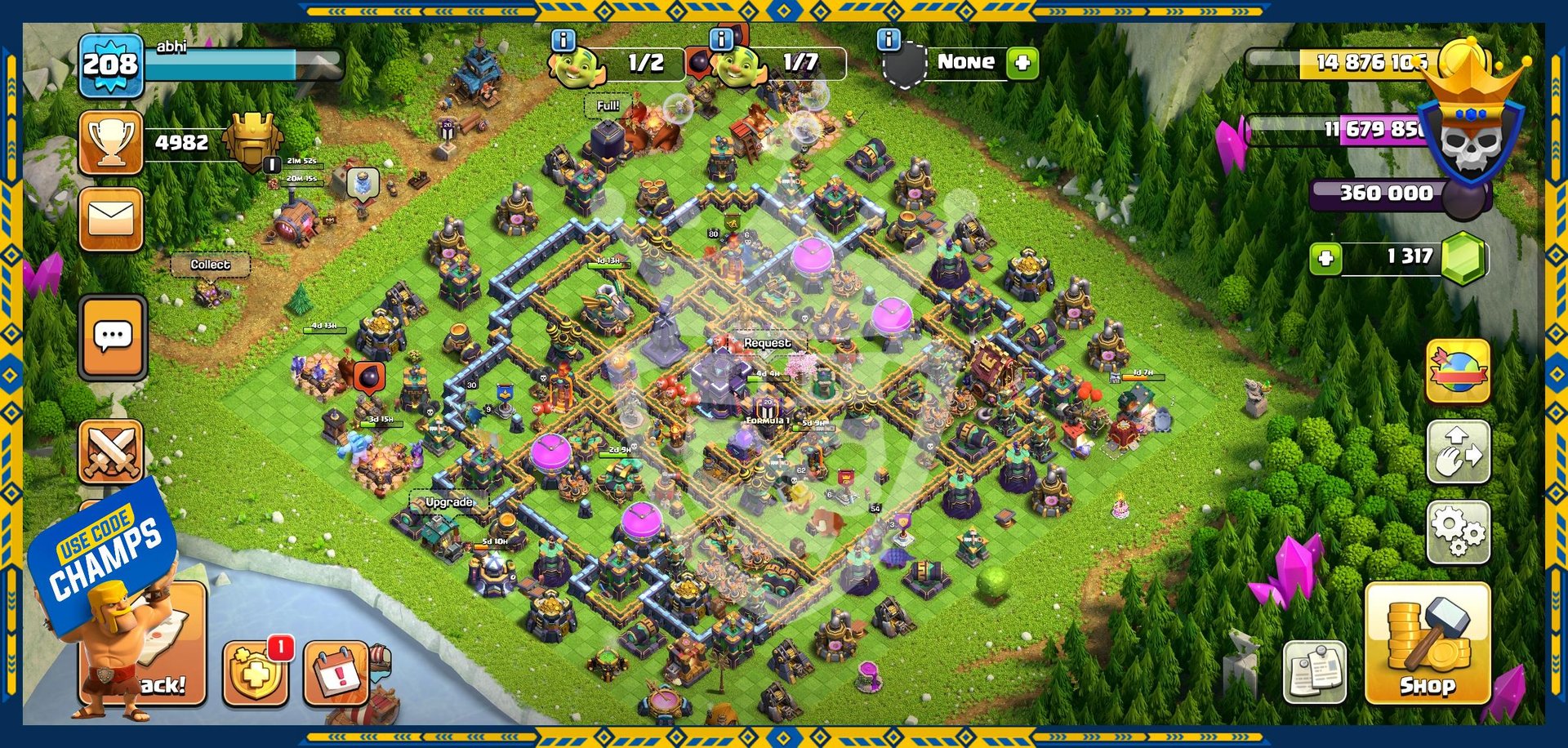Open the Shop

pyautogui.click(x=1427, y=643)
